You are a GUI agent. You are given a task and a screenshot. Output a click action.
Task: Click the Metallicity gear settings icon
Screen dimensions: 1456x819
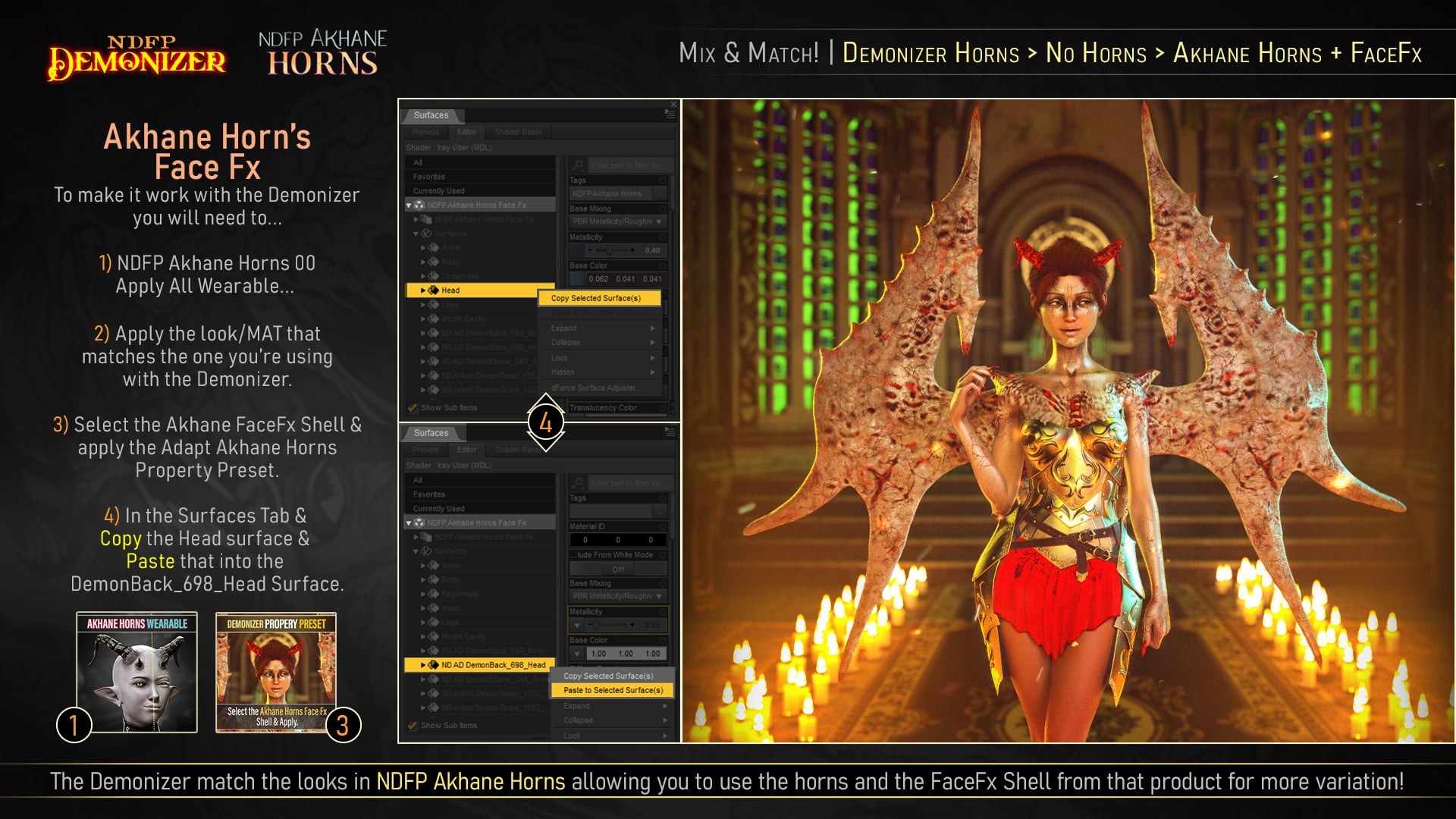tap(664, 237)
